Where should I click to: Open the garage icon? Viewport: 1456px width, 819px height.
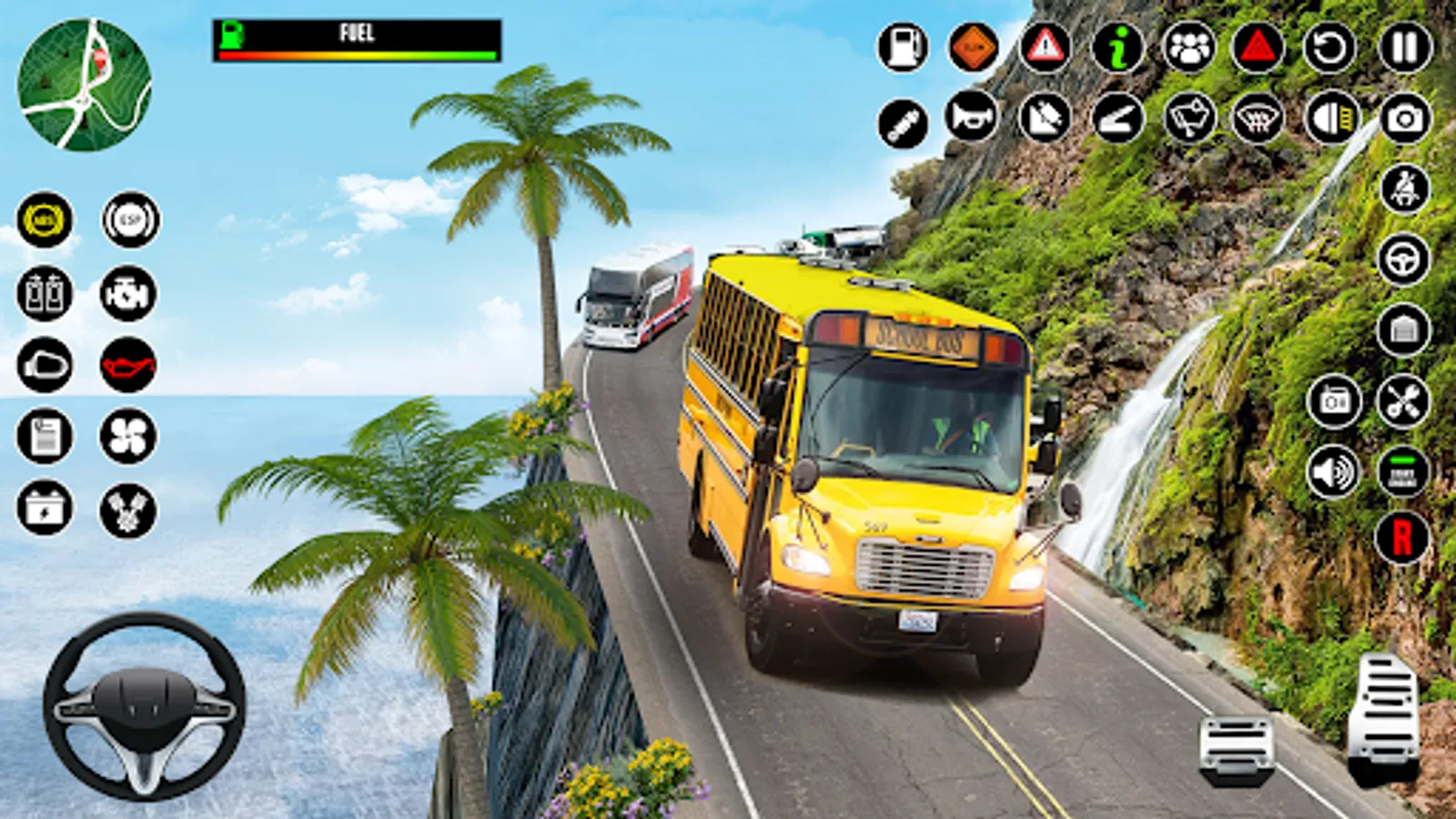pos(1403,329)
